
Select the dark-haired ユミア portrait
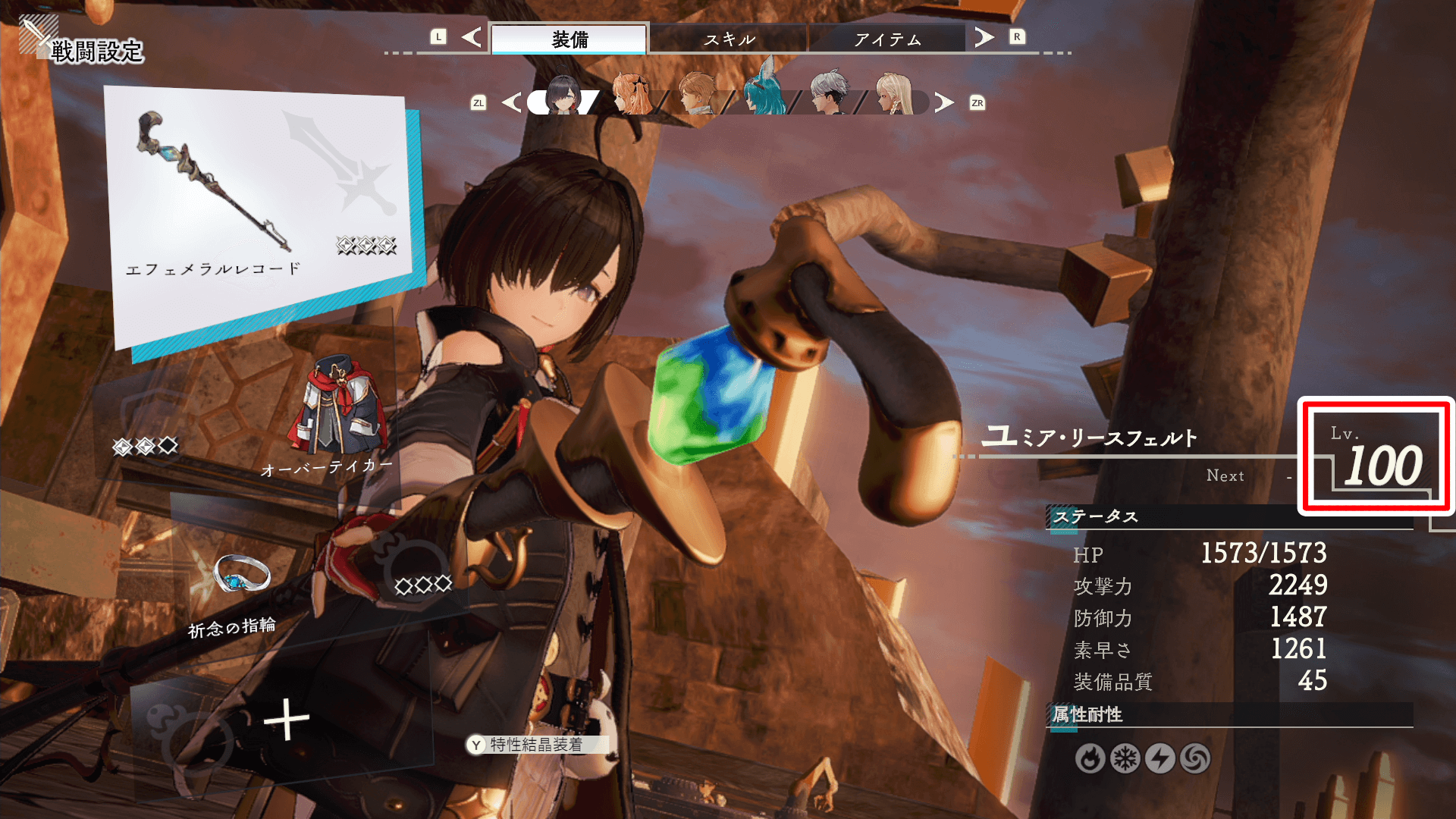(x=564, y=96)
